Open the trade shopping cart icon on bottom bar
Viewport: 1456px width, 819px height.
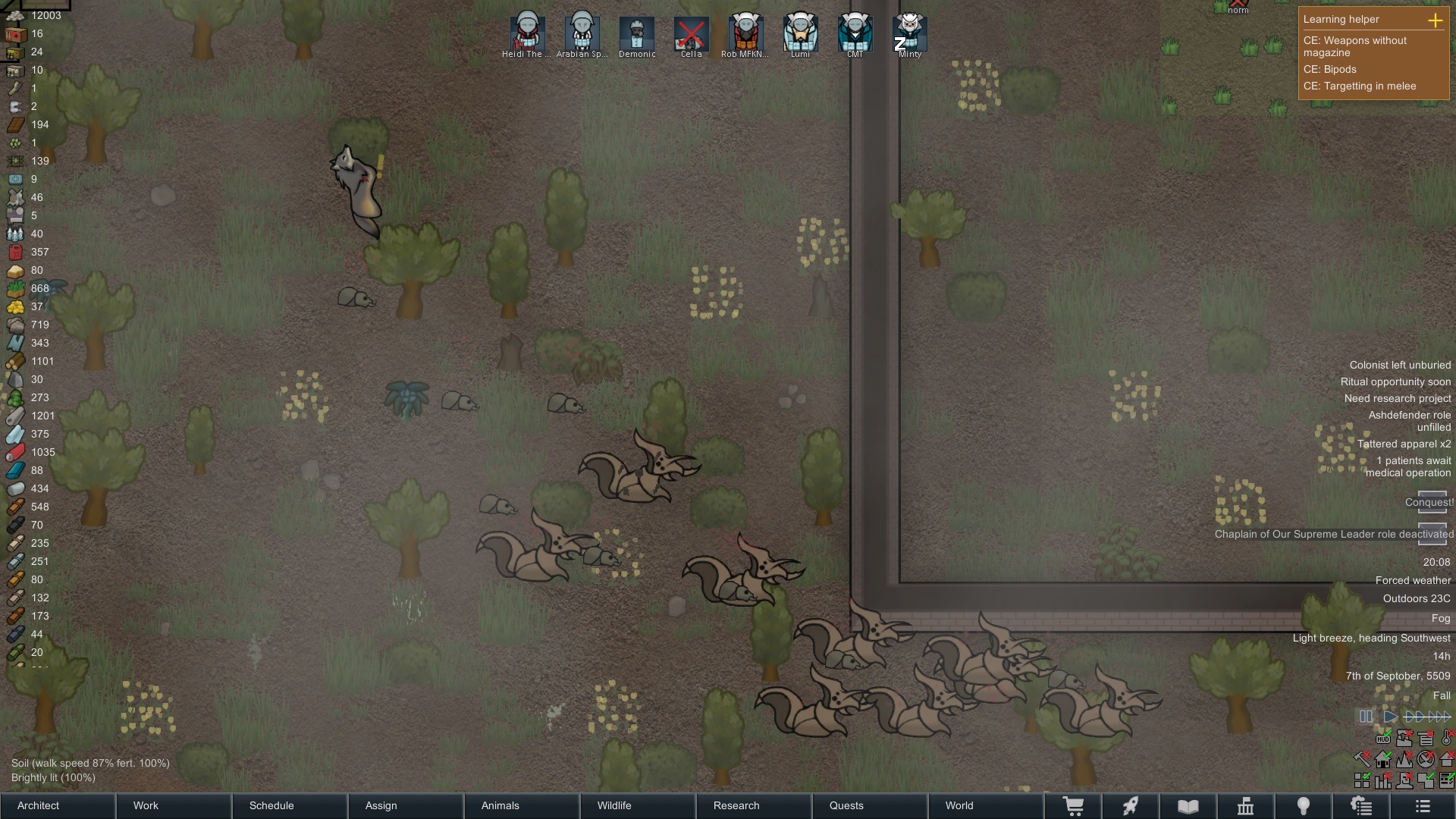pyautogui.click(x=1073, y=805)
